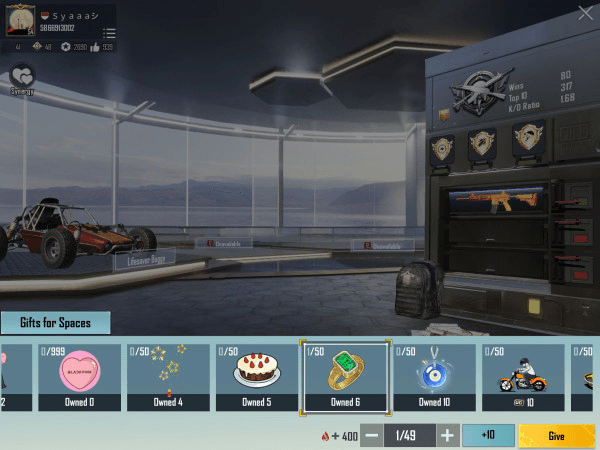The width and height of the screenshot is (600, 450).
Task: Give the selected gift
Action: pos(556,436)
